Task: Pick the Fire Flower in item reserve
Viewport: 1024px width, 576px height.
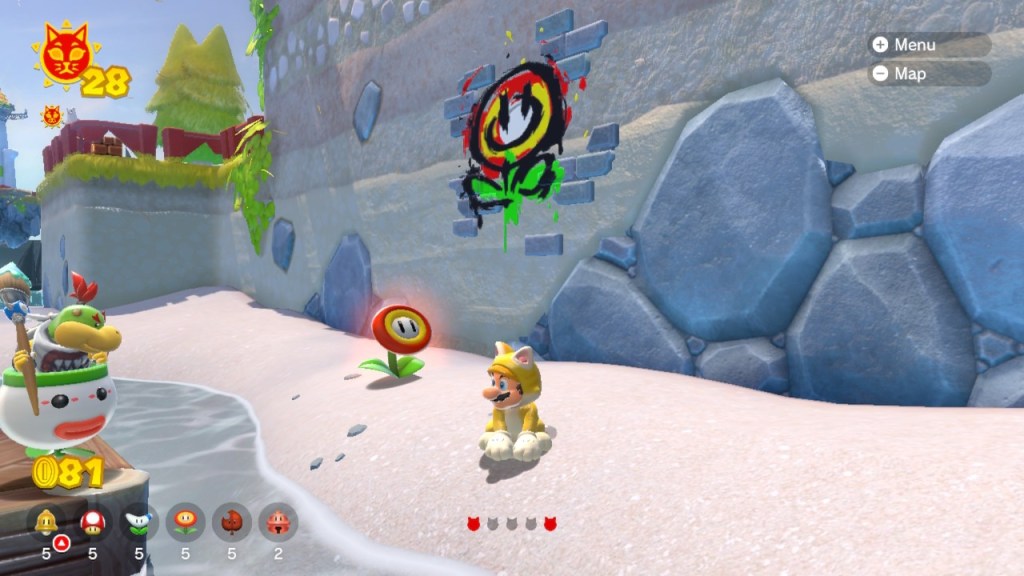Action: pyautogui.click(x=185, y=522)
